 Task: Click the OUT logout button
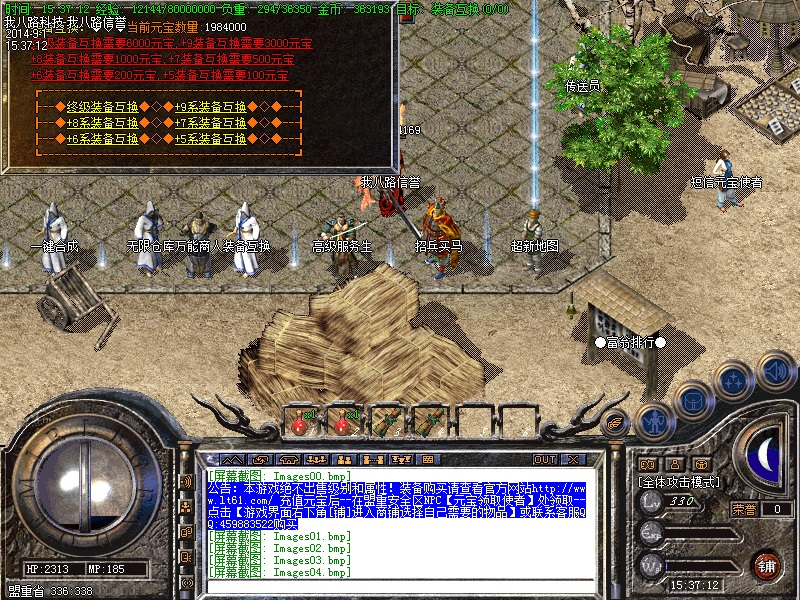(x=545, y=459)
